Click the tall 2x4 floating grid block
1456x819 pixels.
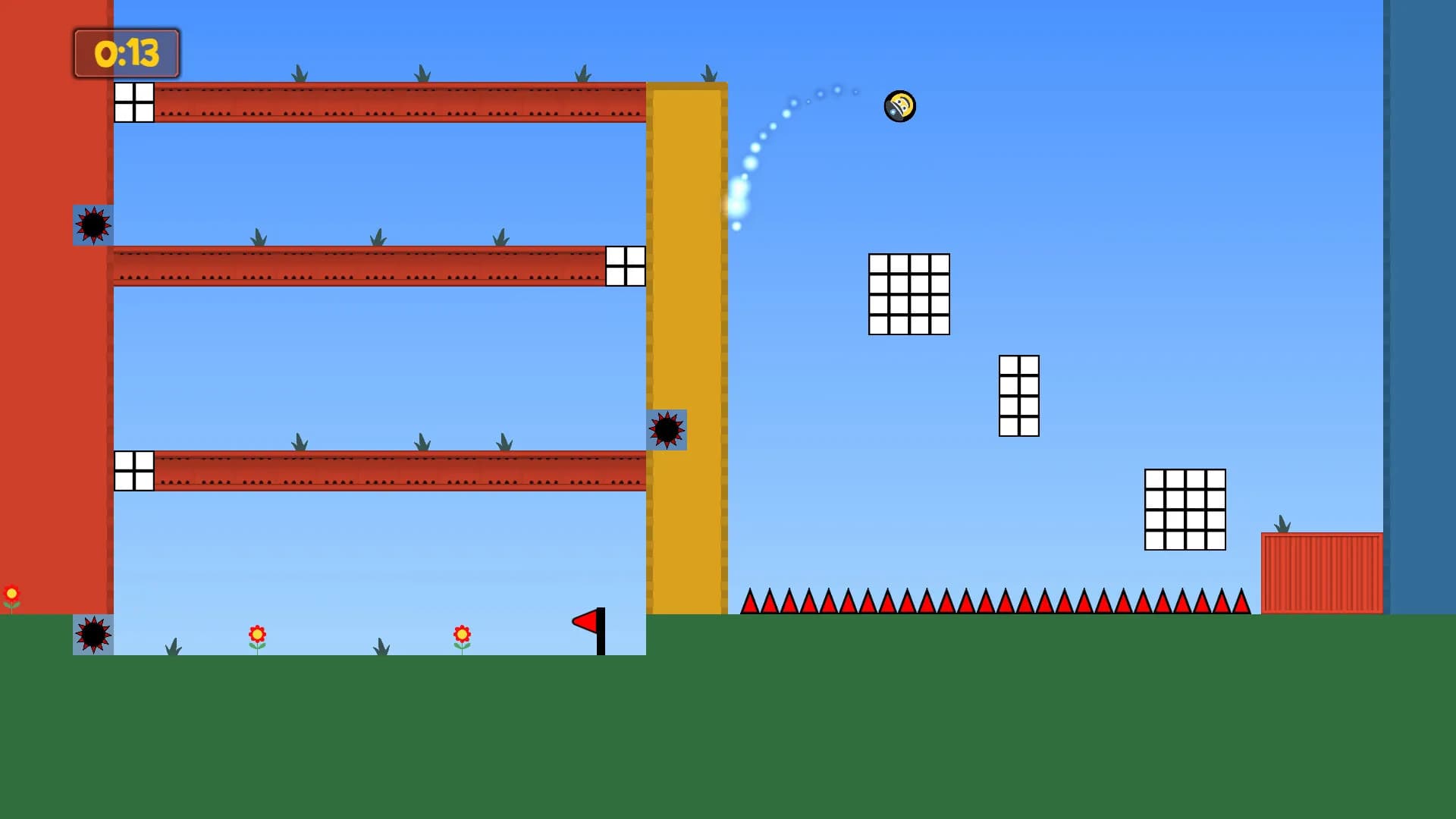pos(1020,397)
